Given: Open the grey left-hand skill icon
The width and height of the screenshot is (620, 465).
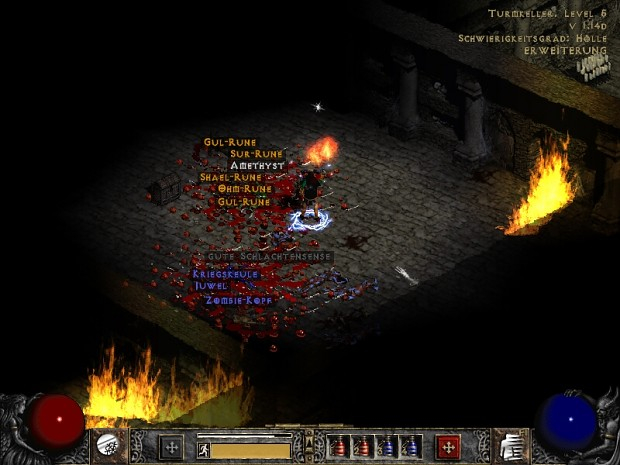Looking at the screenshot, I should click(171, 447).
